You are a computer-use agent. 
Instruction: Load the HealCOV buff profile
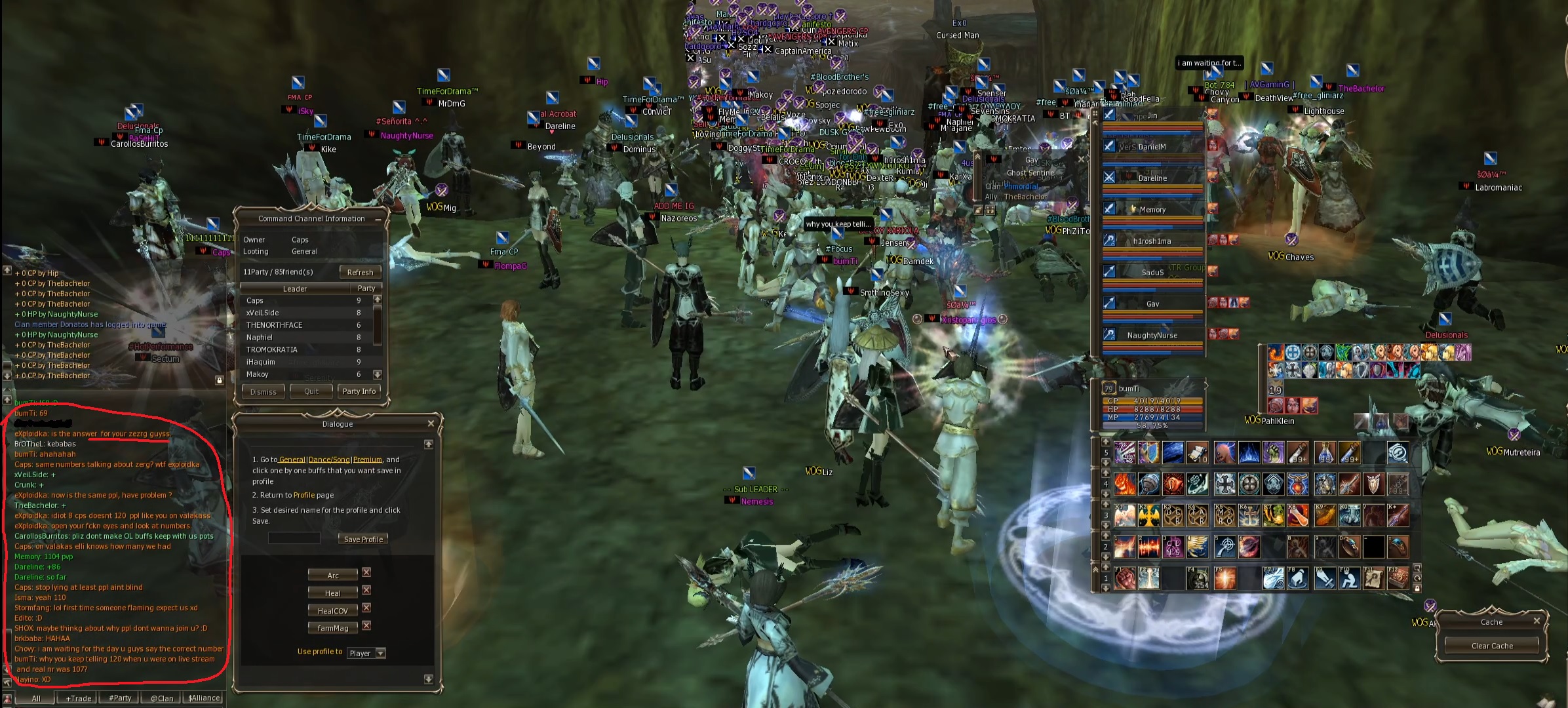click(333, 610)
